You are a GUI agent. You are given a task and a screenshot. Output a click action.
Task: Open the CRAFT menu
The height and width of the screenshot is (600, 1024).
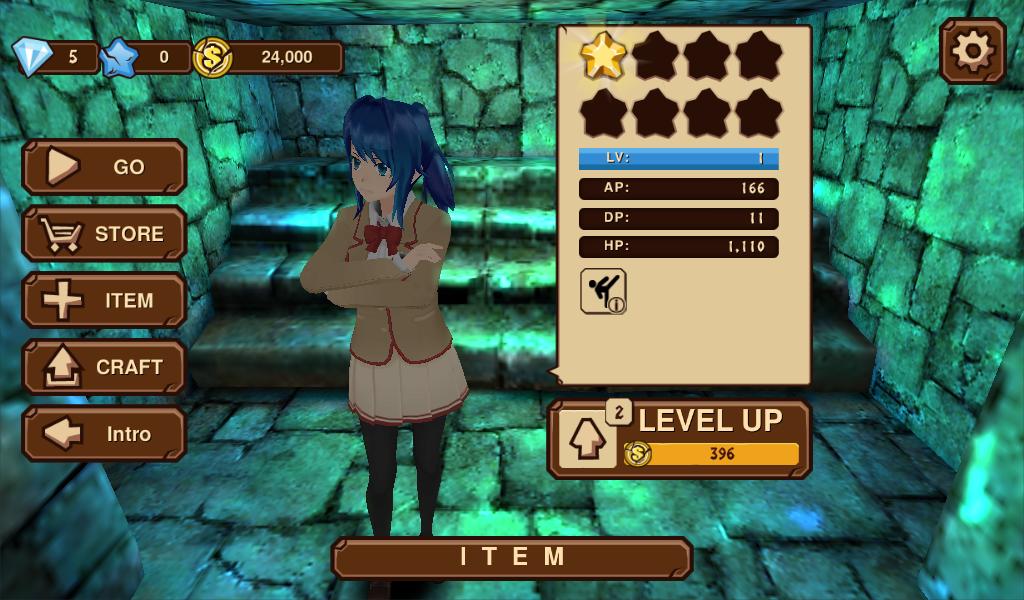click(x=104, y=367)
